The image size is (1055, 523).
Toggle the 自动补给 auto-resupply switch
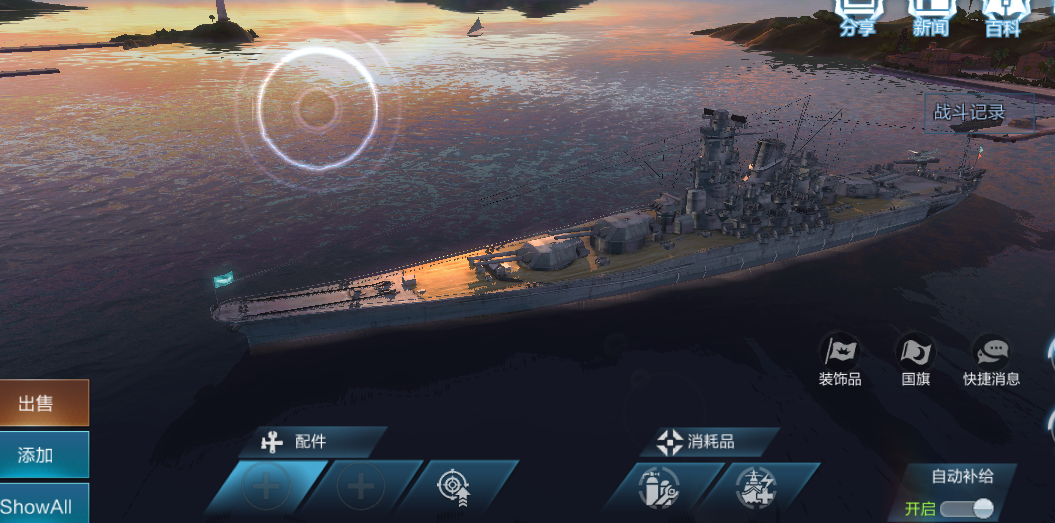(x=966, y=508)
